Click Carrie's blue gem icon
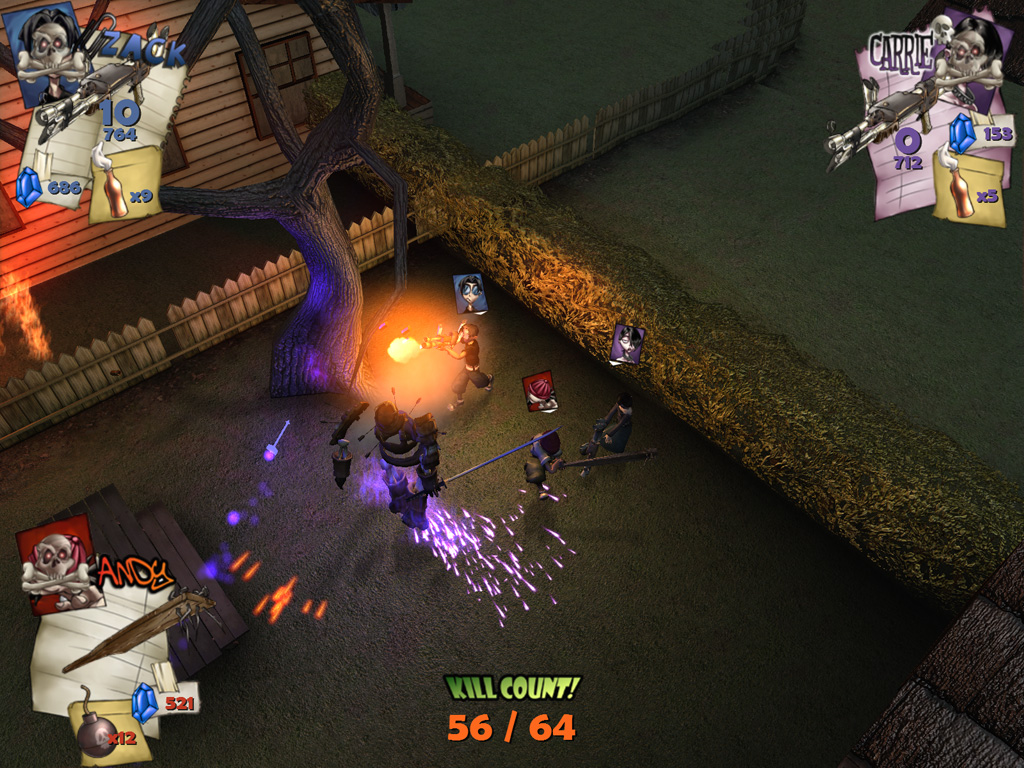 [962, 133]
